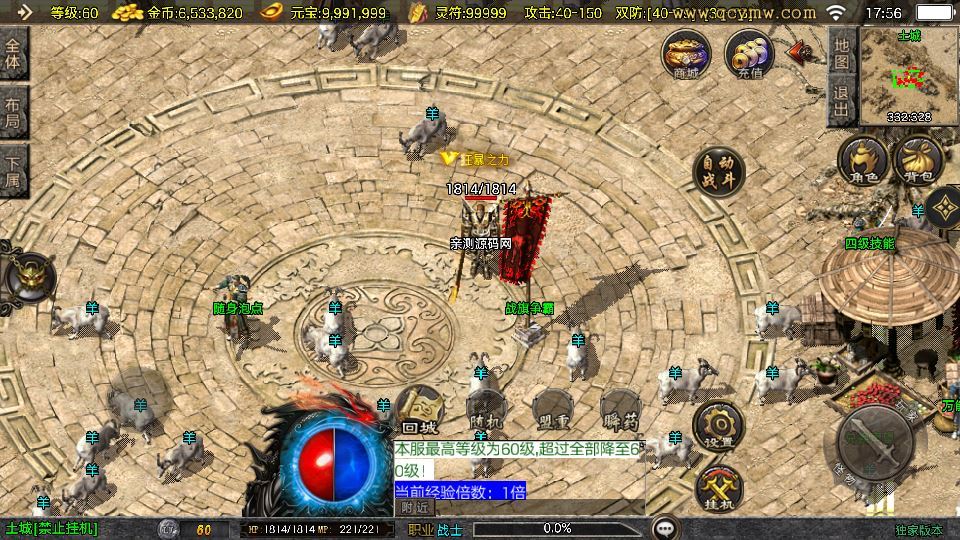Tap the sword attack button

875,441
